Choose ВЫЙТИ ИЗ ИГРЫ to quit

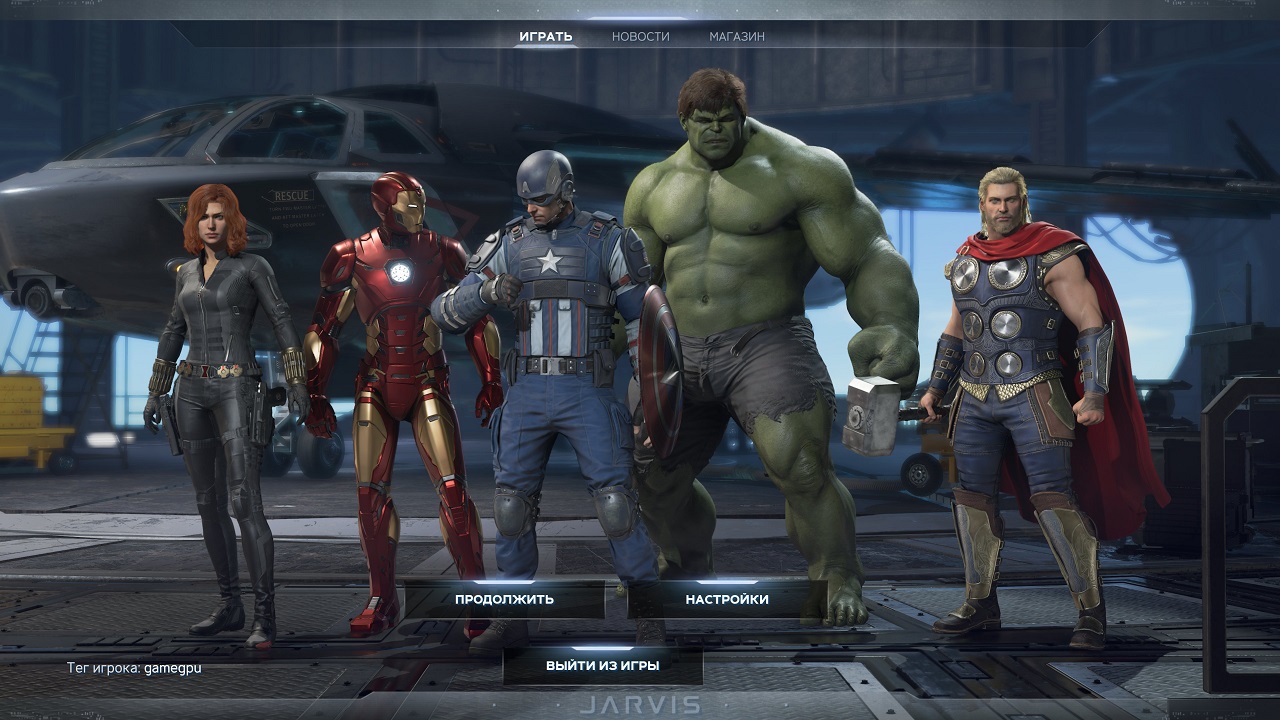(602, 665)
